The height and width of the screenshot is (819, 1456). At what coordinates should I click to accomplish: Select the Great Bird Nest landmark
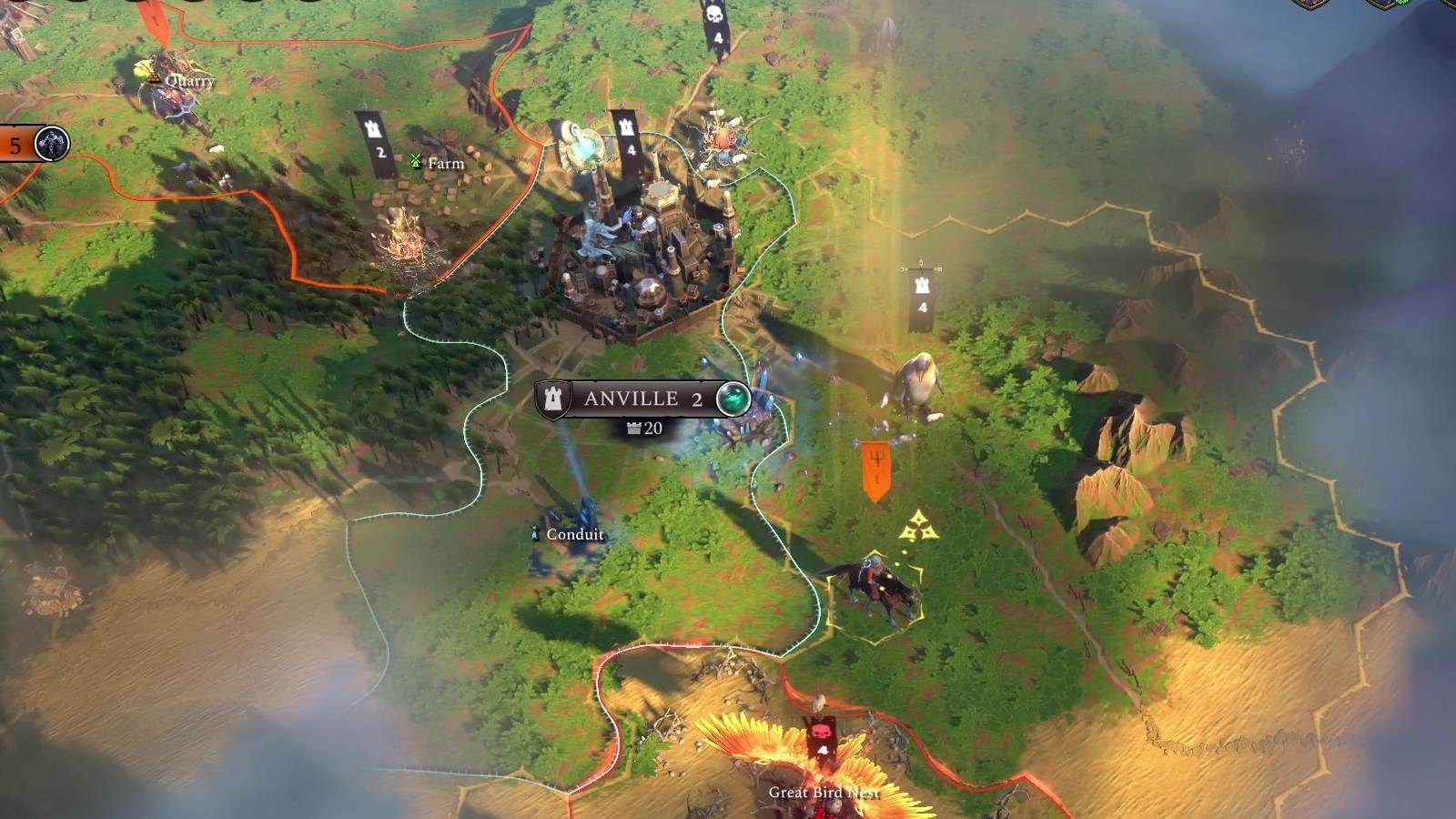(x=801, y=755)
